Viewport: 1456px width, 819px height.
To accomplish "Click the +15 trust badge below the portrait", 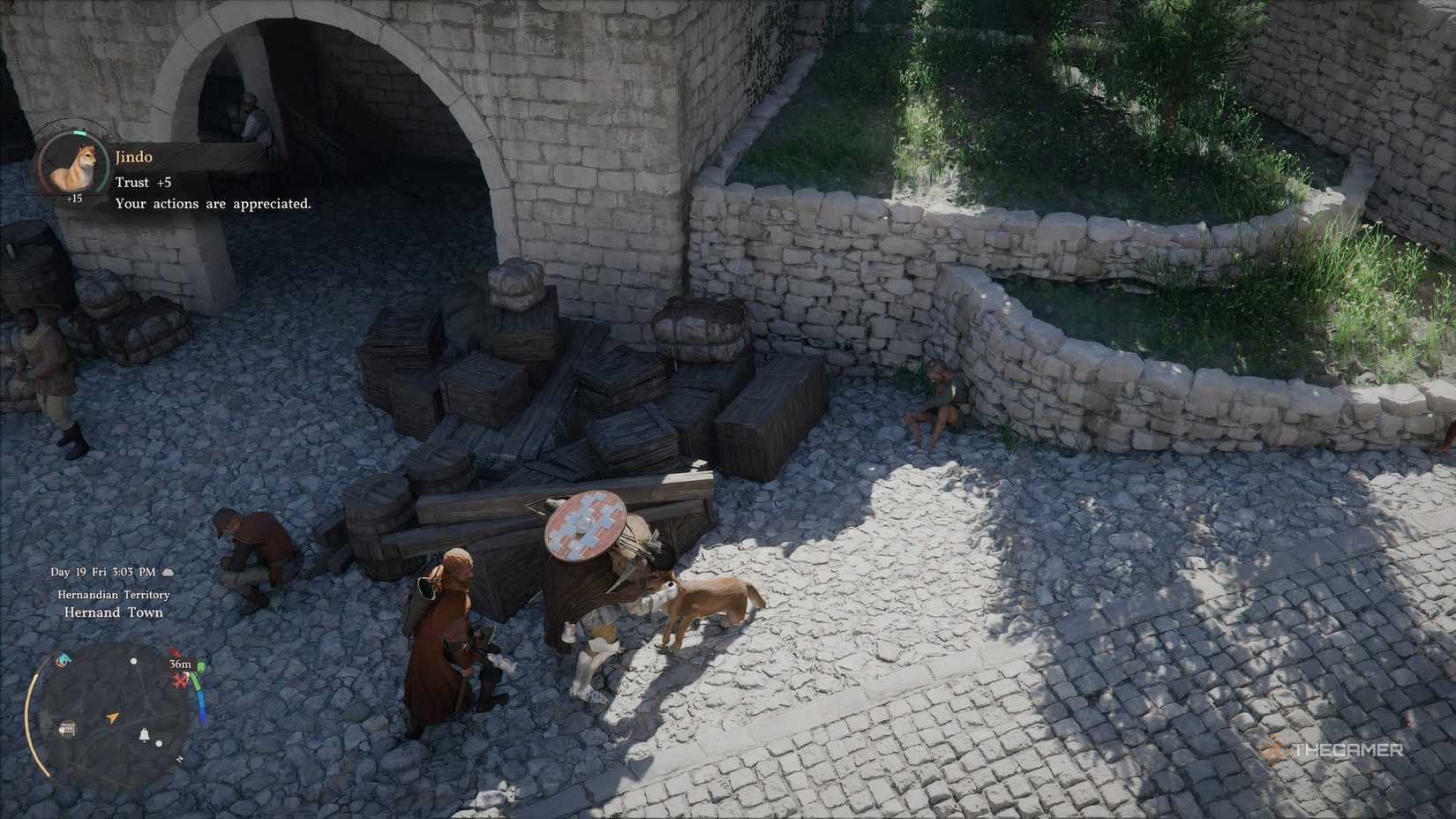I will point(74,198).
